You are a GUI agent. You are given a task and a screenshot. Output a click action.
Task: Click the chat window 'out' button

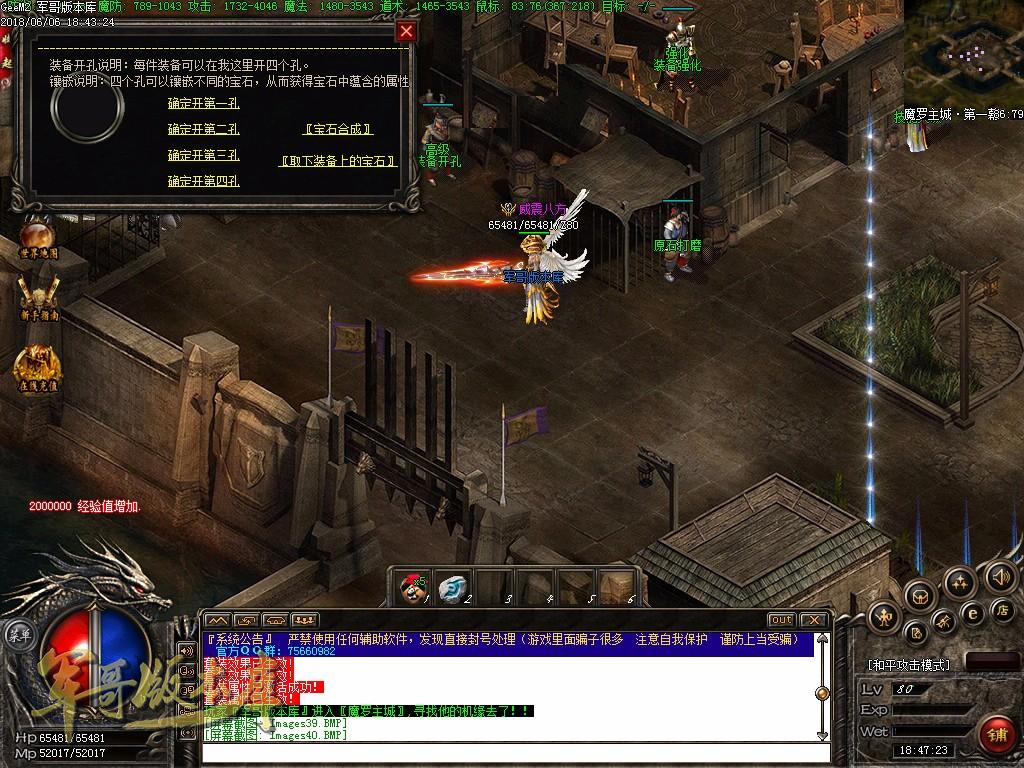[781, 620]
